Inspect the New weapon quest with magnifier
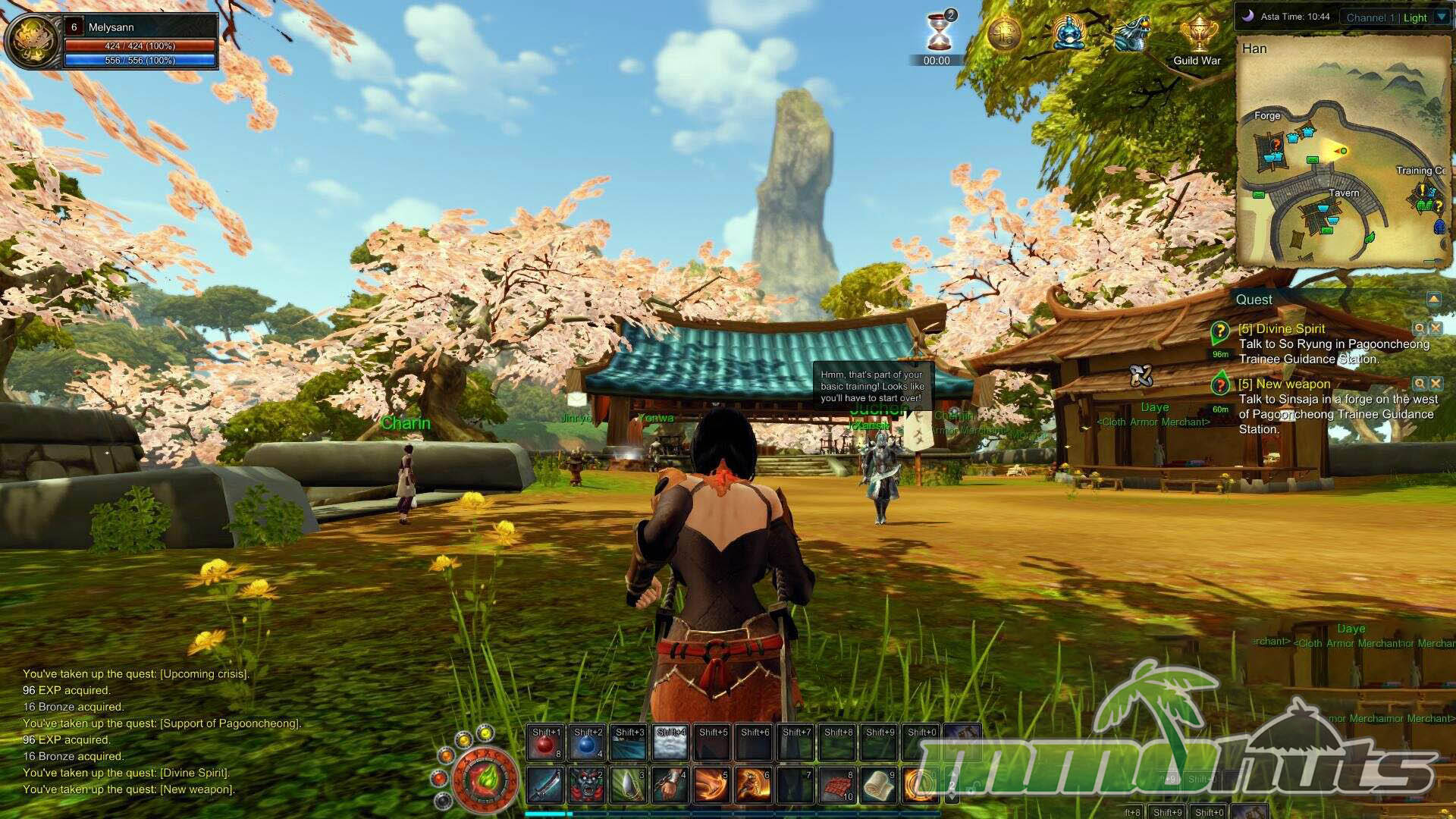The image size is (1456, 819). pos(1419,384)
